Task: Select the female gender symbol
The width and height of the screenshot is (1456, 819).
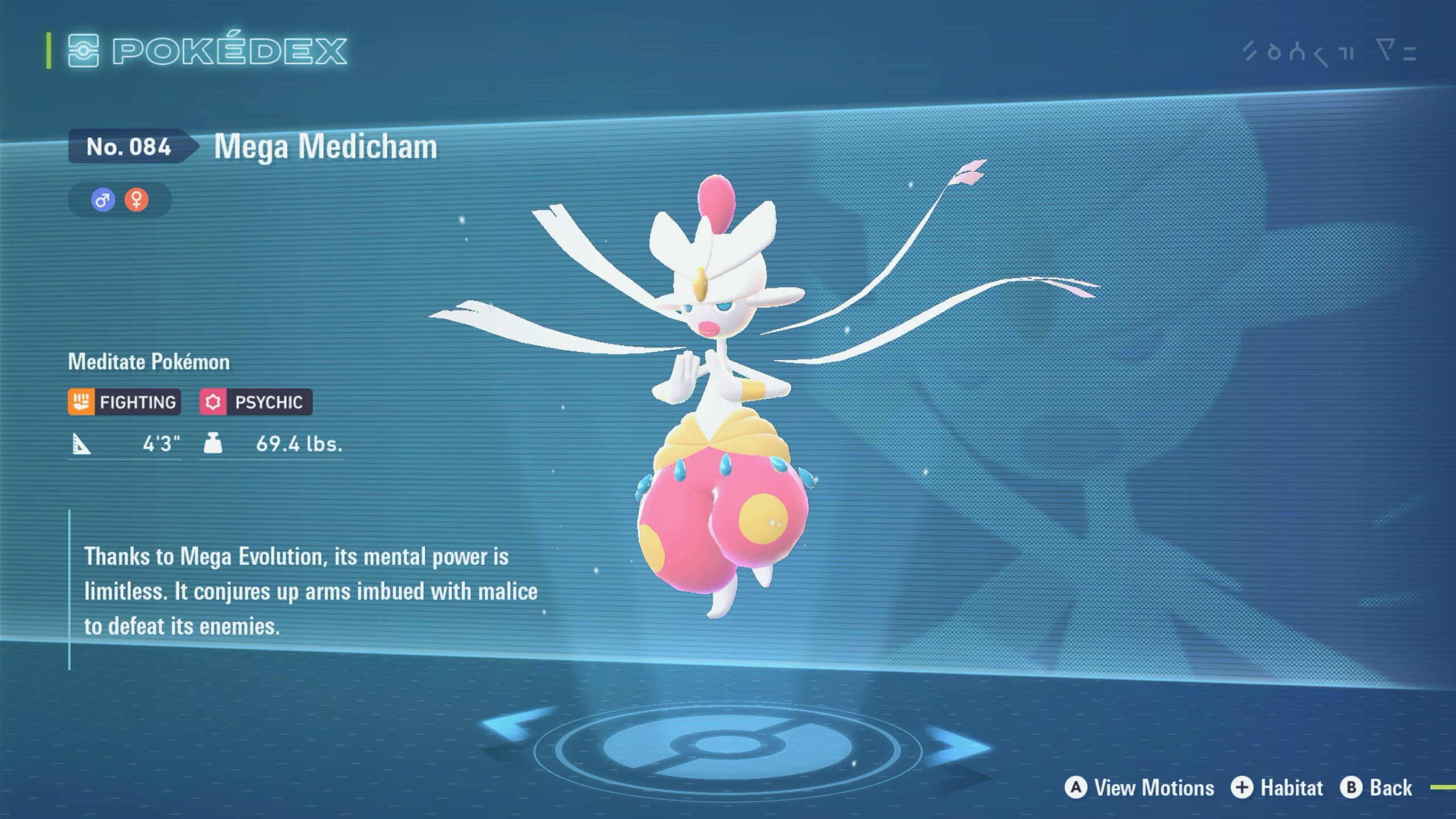Action: pyautogui.click(x=136, y=200)
